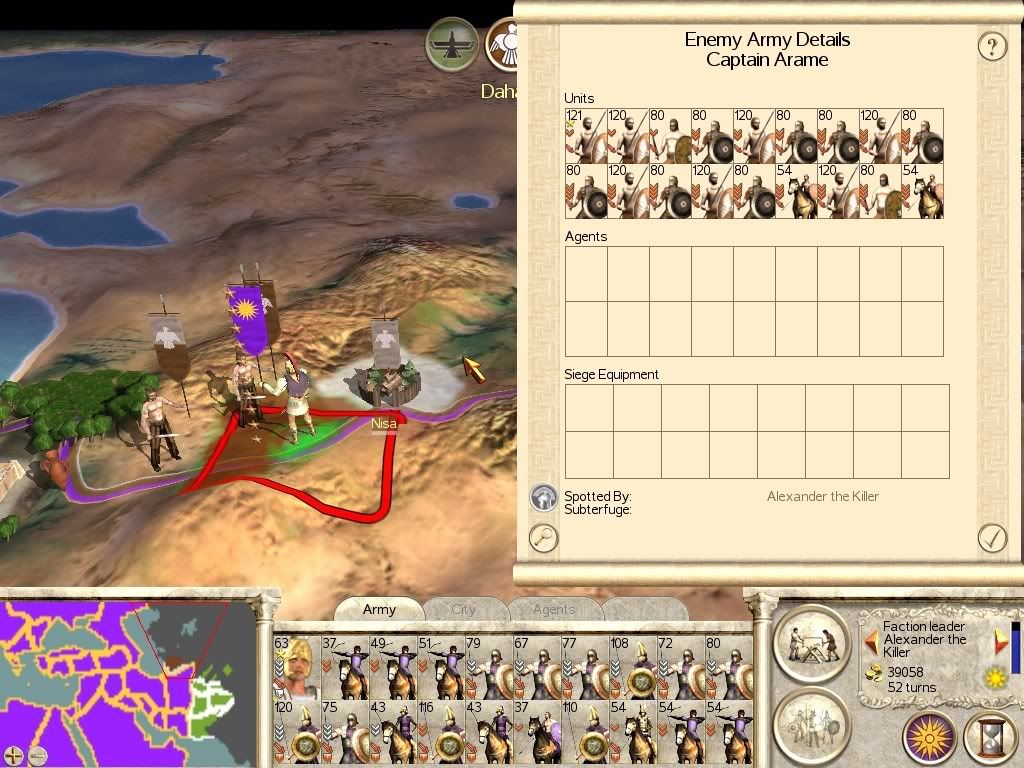Open the Agents tab
The height and width of the screenshot is (768, 1024).
pos(554,609)
